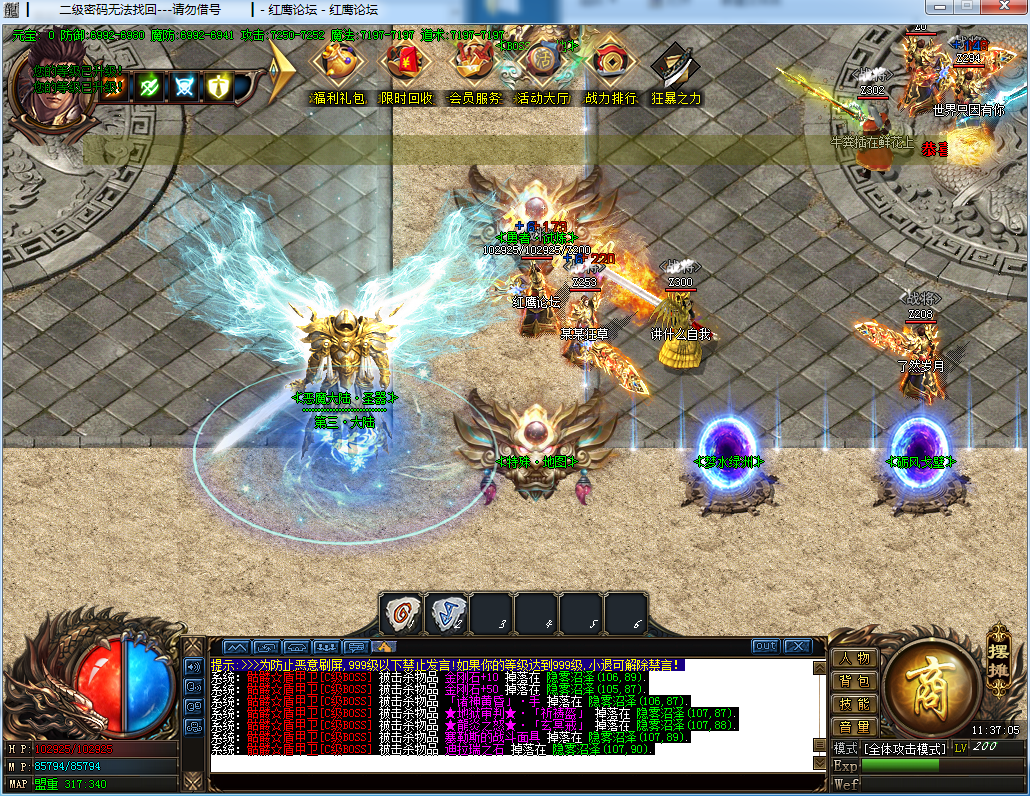
Task: Activate the 狂暴之力 berserk power icon
Action: [676, 68]
